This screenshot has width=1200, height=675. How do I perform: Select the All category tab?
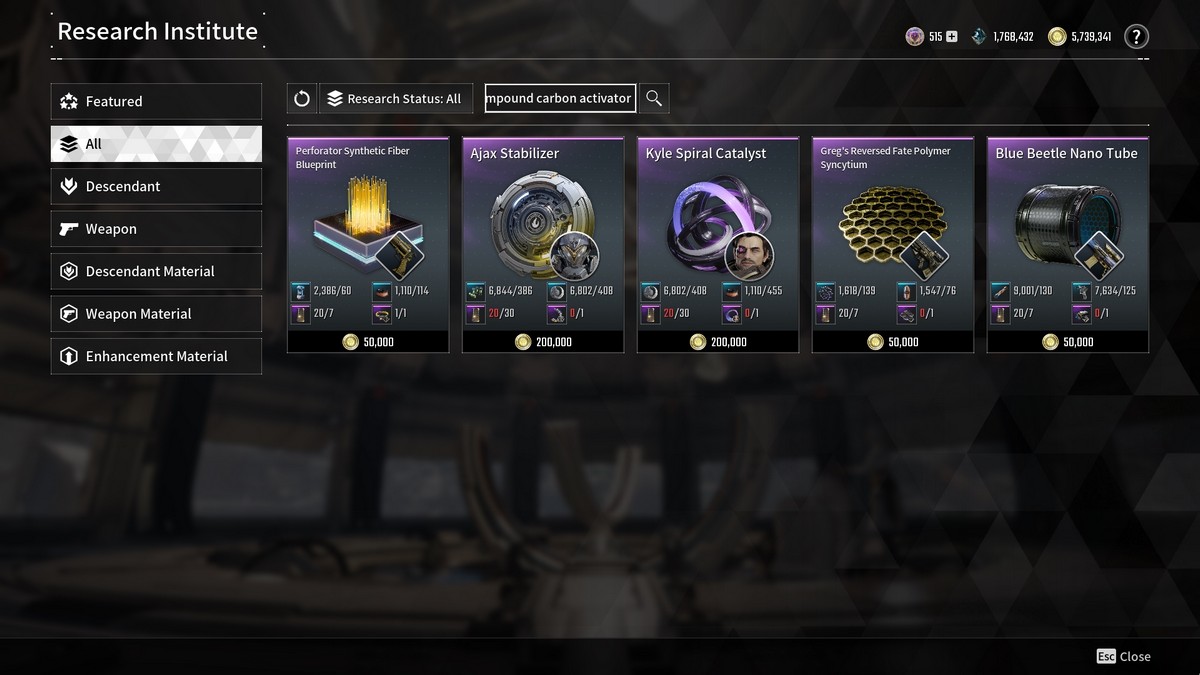pos(156,144)
